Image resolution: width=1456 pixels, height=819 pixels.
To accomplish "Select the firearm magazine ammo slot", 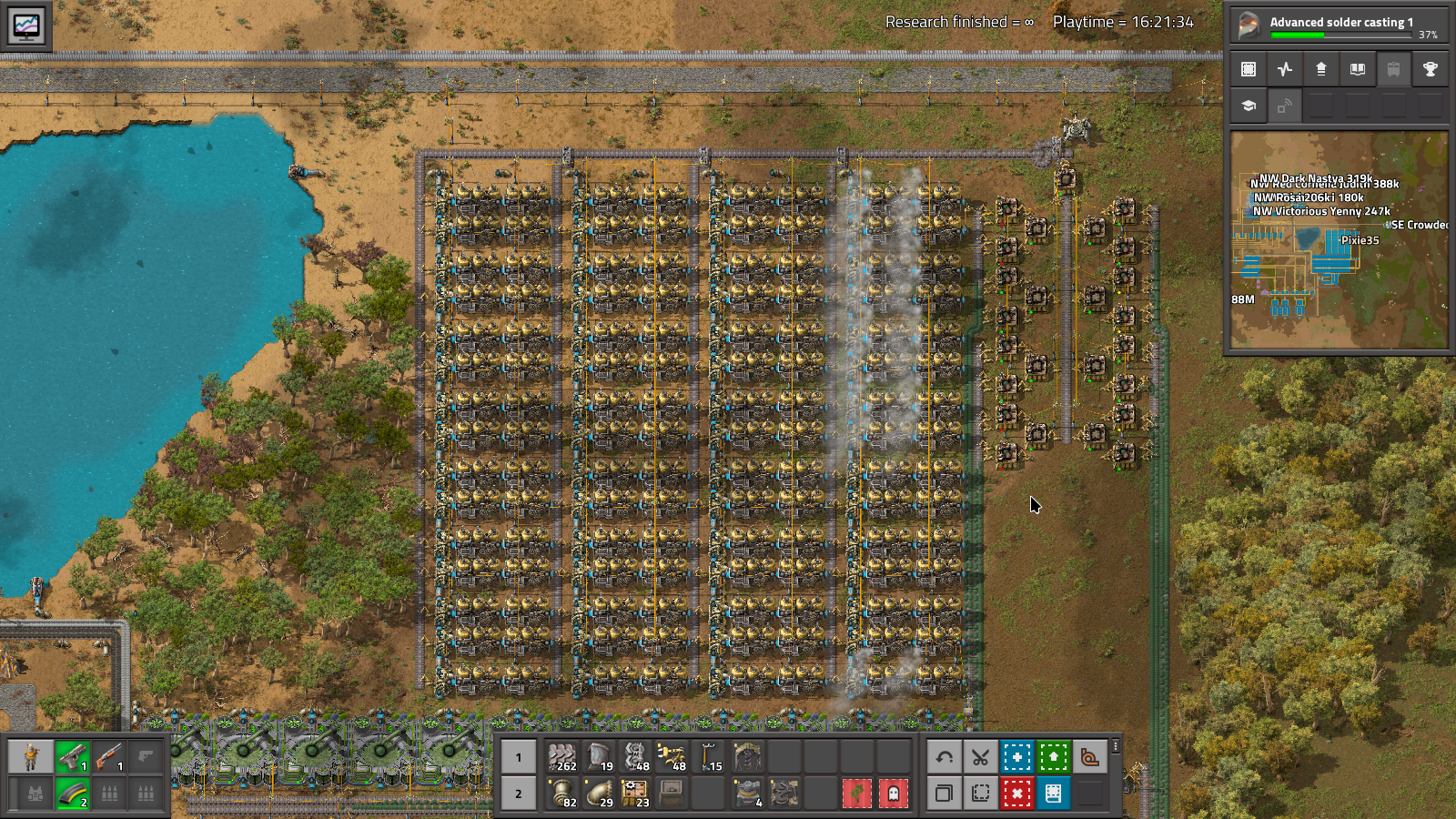I will 72,794.
